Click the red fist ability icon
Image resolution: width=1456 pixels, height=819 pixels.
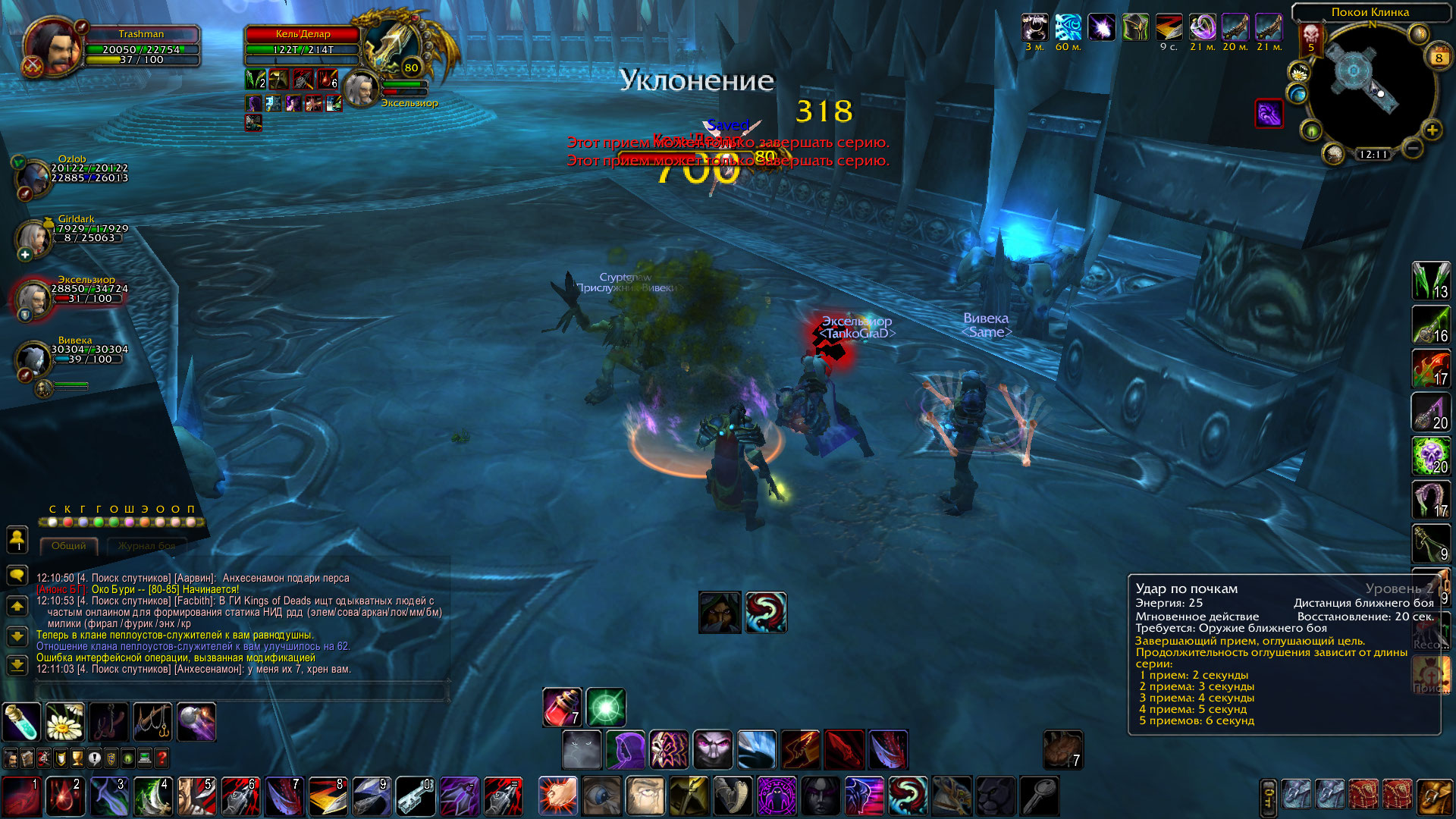(558, 796)
